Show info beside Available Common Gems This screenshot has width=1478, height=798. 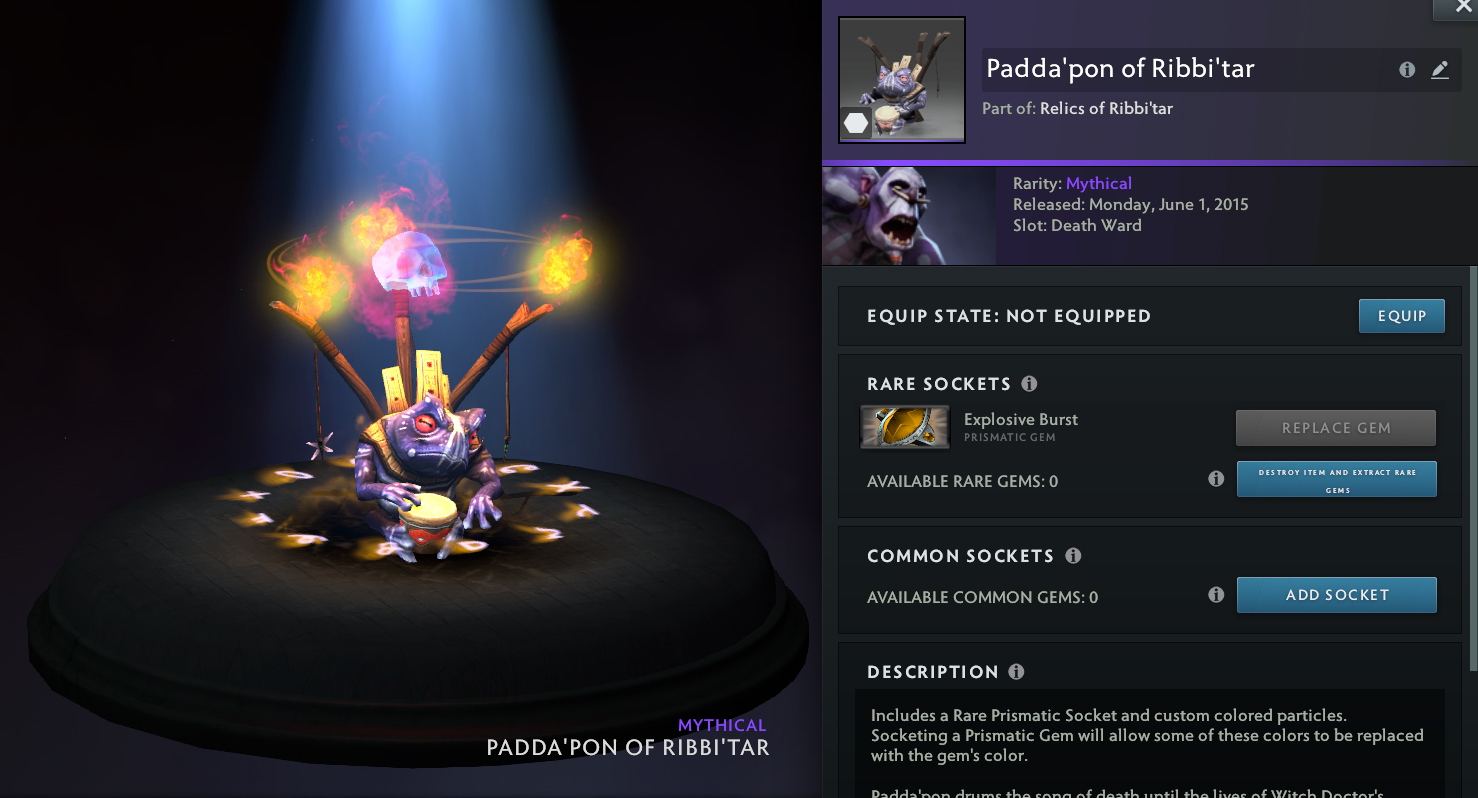click(x=1216, y=595)
